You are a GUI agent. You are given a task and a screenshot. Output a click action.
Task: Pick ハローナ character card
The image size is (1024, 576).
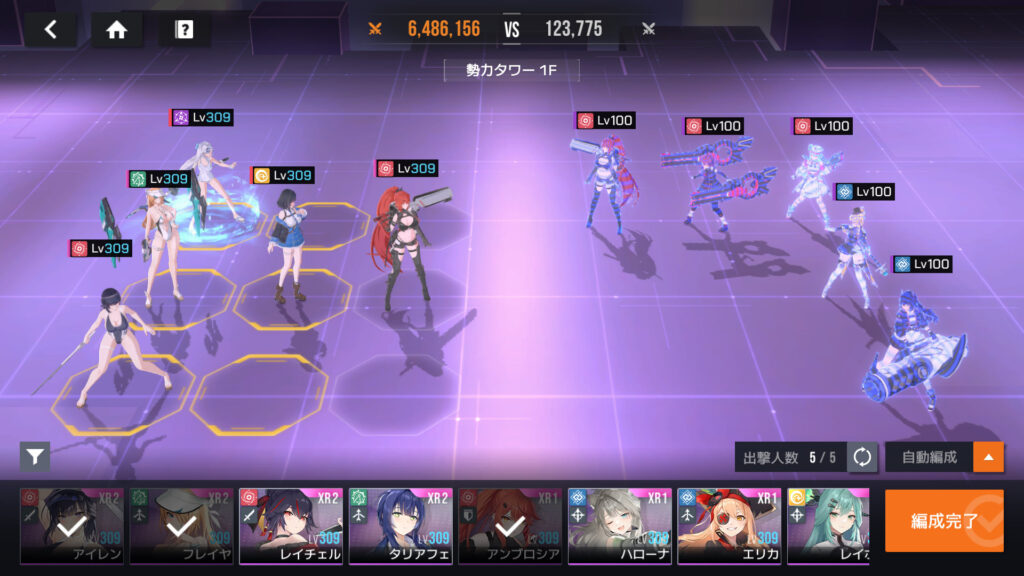(619, 526)
